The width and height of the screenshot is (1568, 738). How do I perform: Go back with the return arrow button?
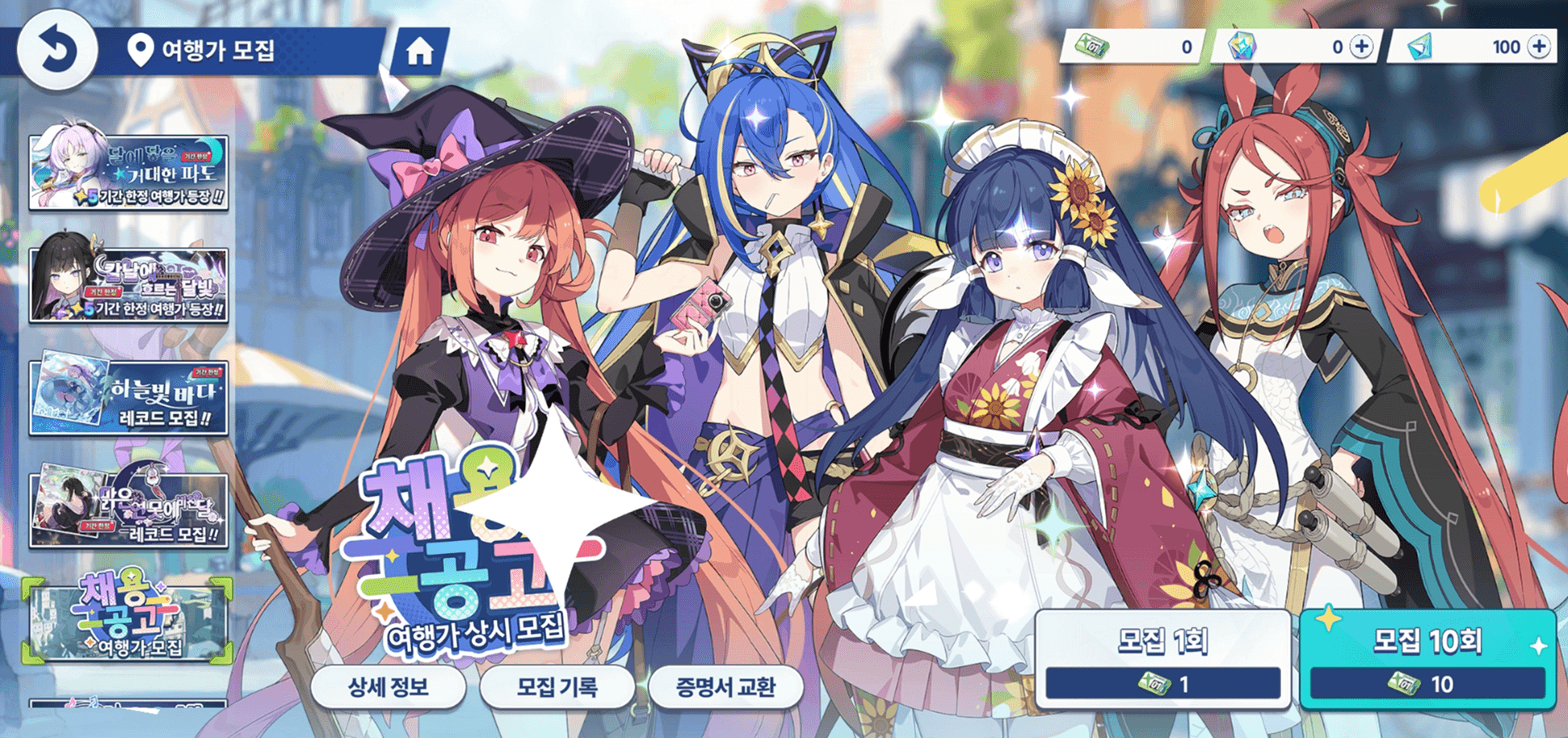pyautogui.click(x=57, y=50)
